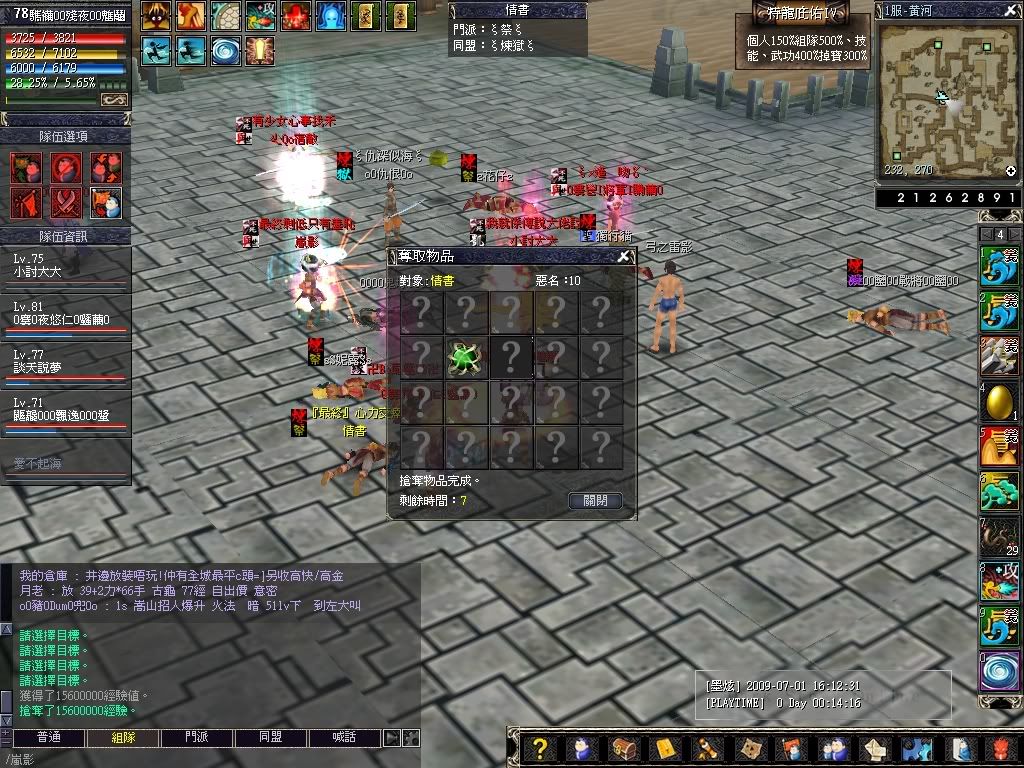Click the X on the 情書 target panel
Screen dimensions: 1024x768
[x=576, y=10]
